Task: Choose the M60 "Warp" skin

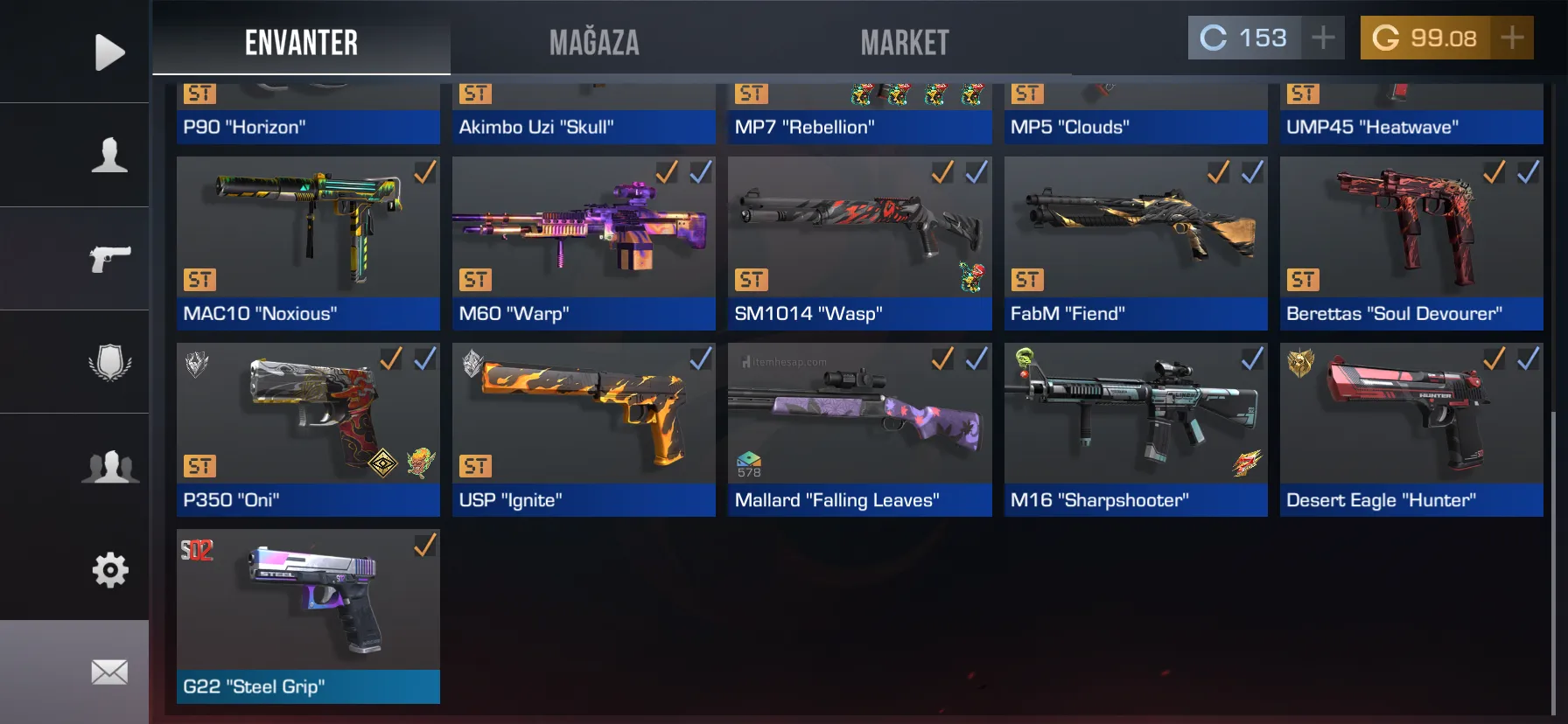Action: coord(584,243)
